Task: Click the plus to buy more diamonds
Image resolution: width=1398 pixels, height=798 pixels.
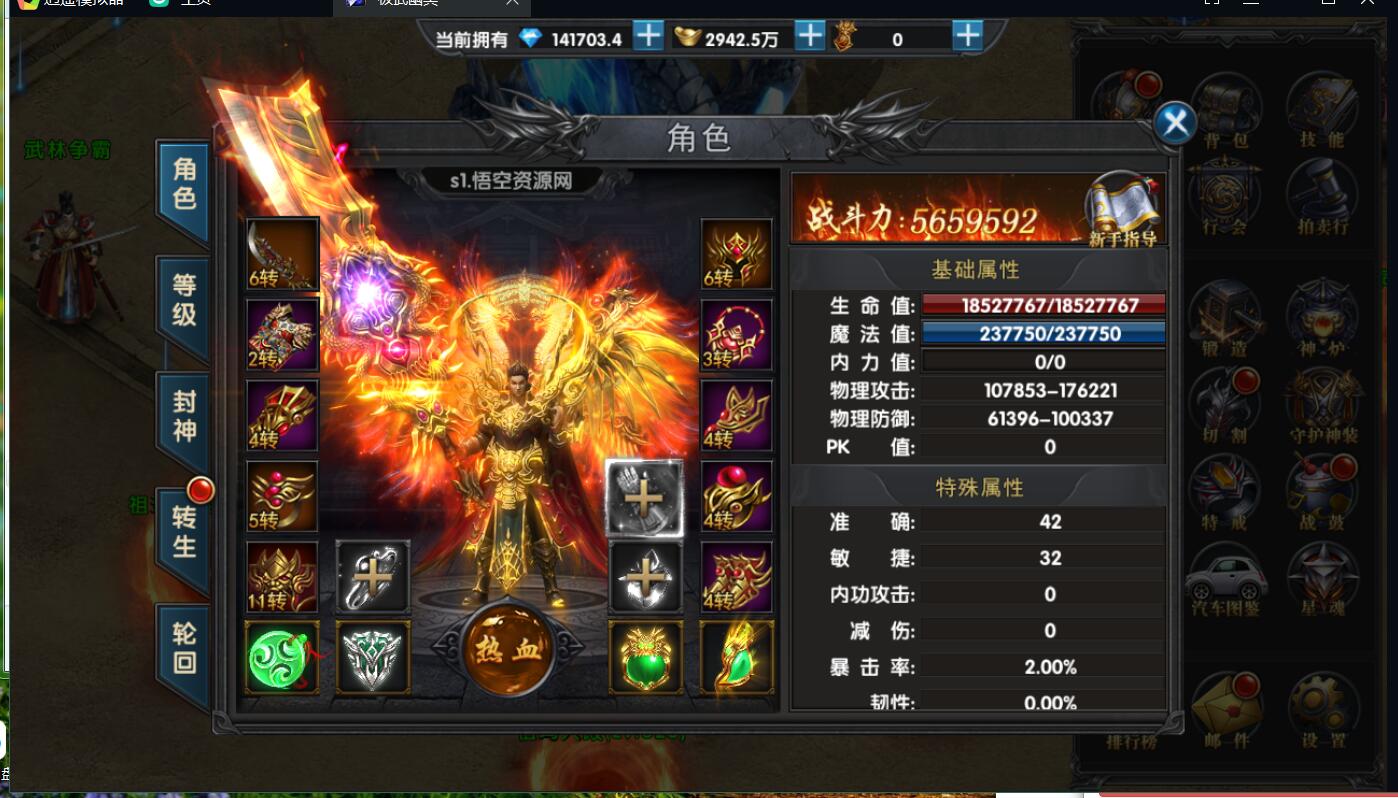Action: pos(647,36)
